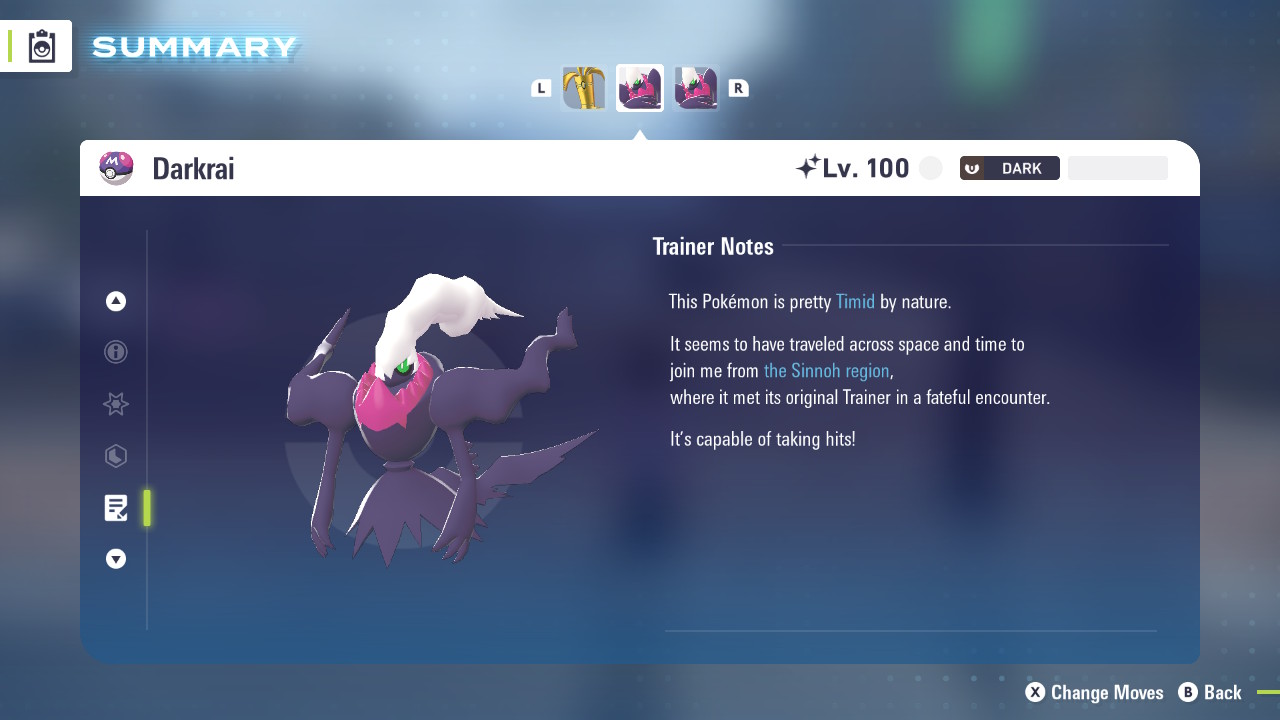Select the golden Gholdengo party icon

pyautogui.click(x=584, y=88)
